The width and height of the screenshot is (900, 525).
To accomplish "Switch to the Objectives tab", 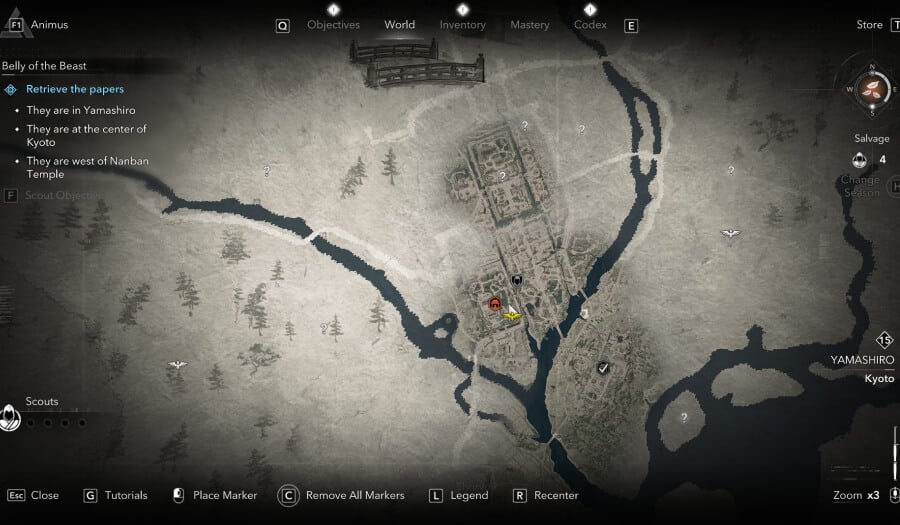I will [333, 25].
